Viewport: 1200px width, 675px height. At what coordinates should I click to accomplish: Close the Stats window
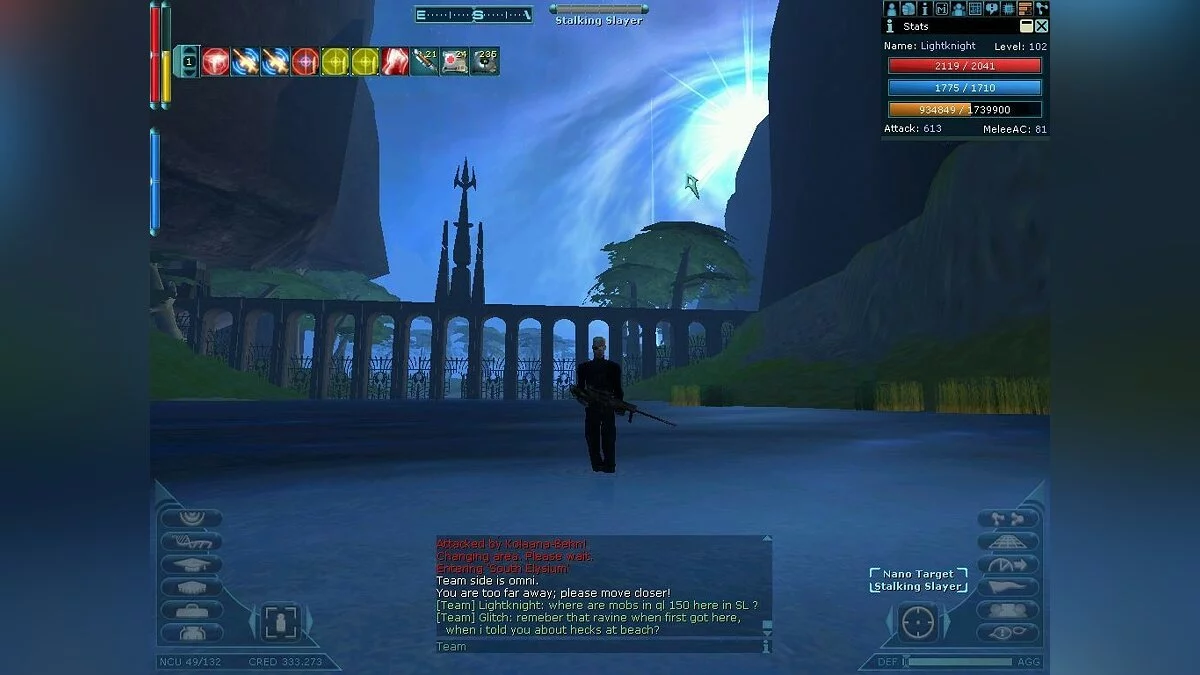click(x=1041, y=26)
